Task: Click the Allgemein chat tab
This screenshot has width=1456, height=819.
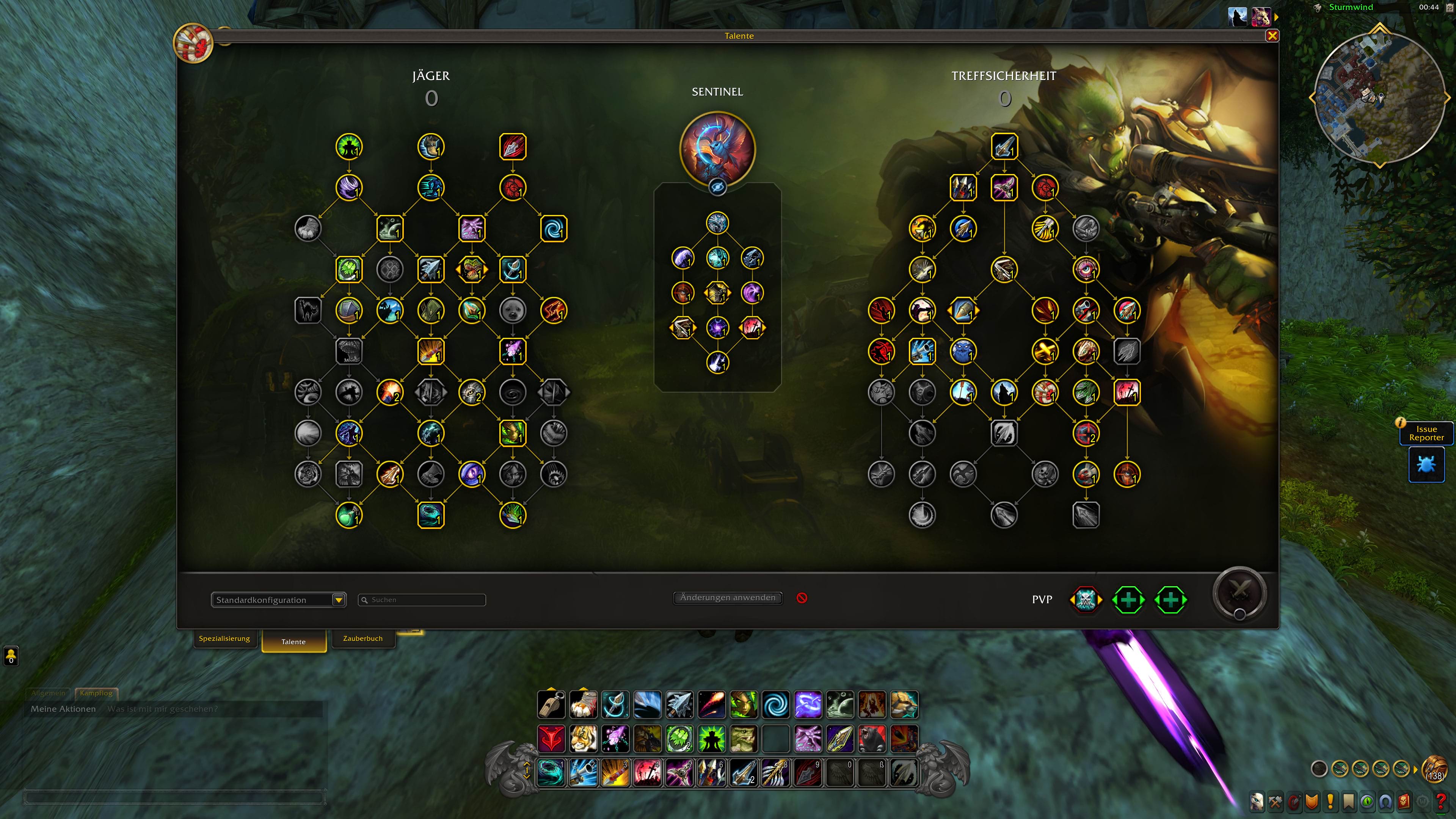Action: [48, 693]
